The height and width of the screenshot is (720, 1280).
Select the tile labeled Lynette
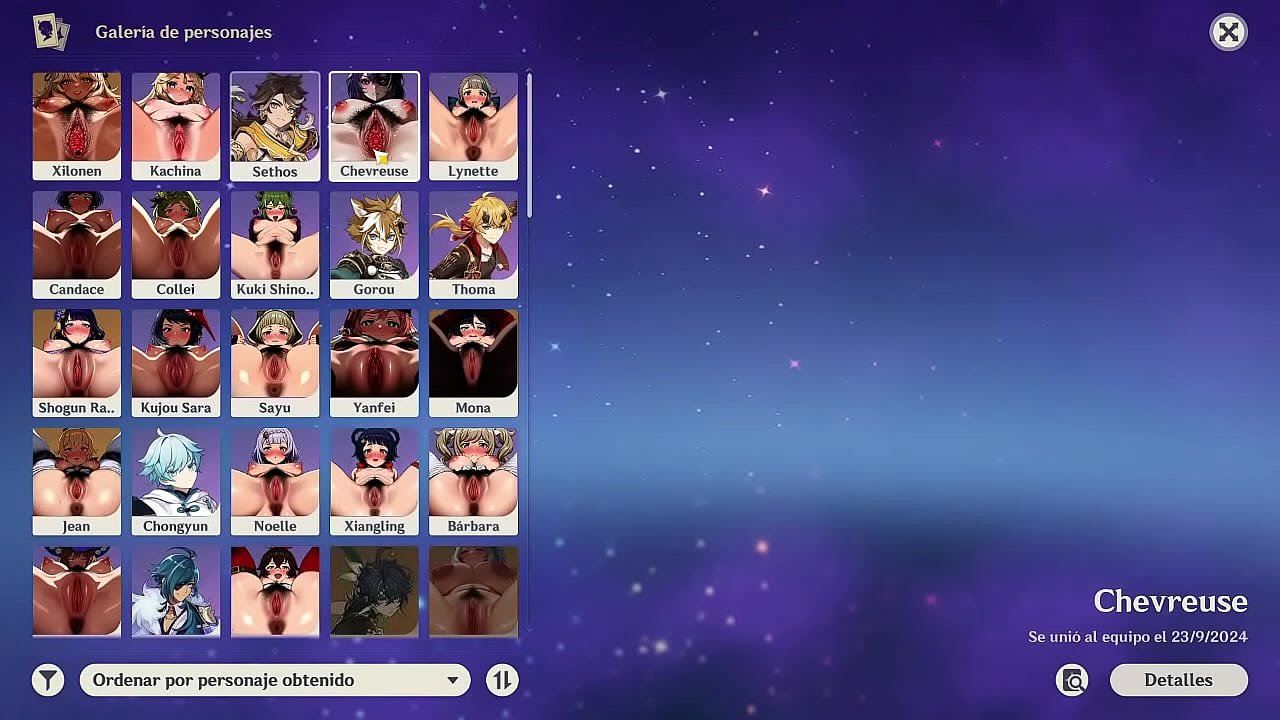pos(473,126)
